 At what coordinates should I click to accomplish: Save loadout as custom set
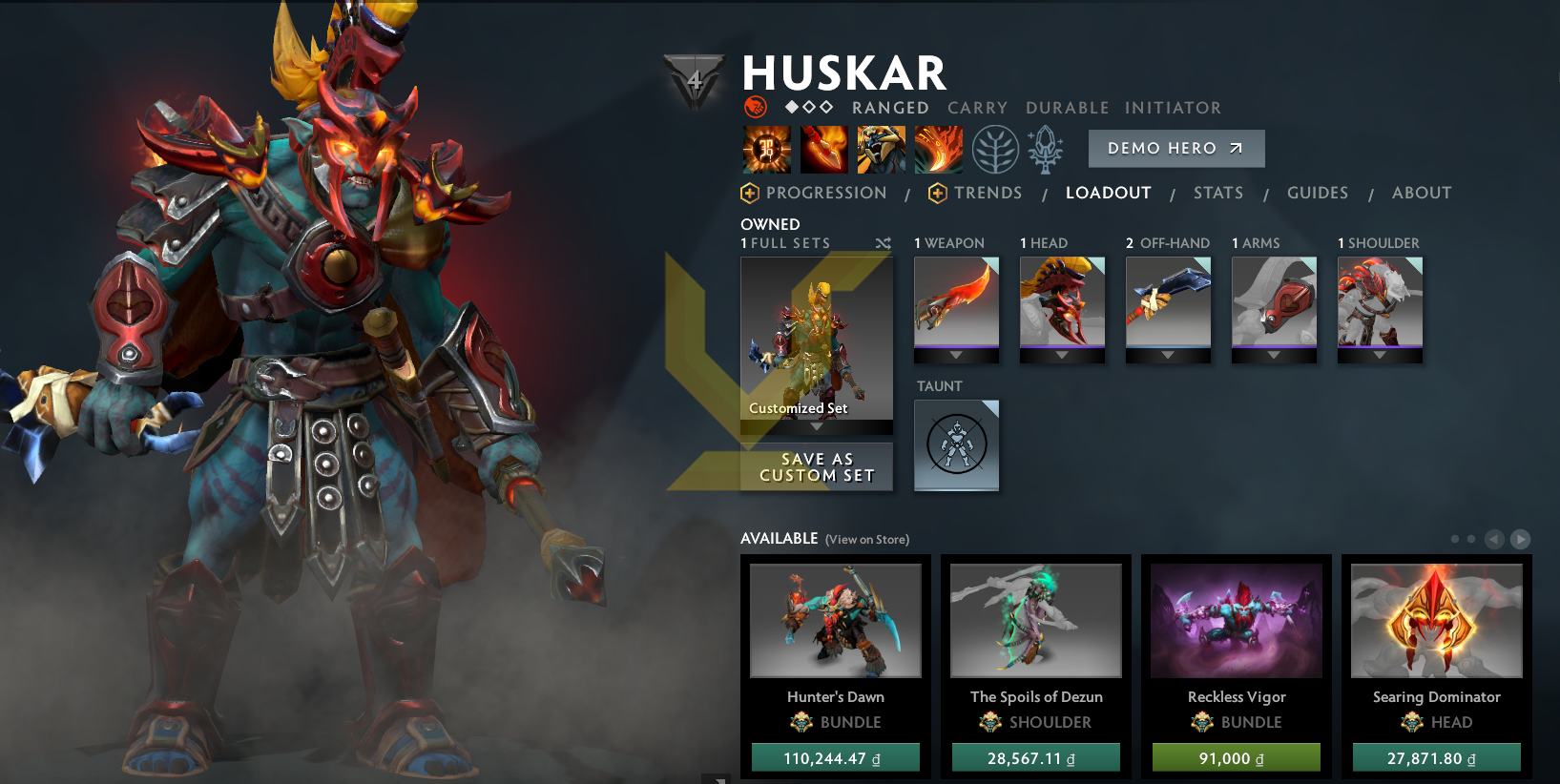click(817, 467)
